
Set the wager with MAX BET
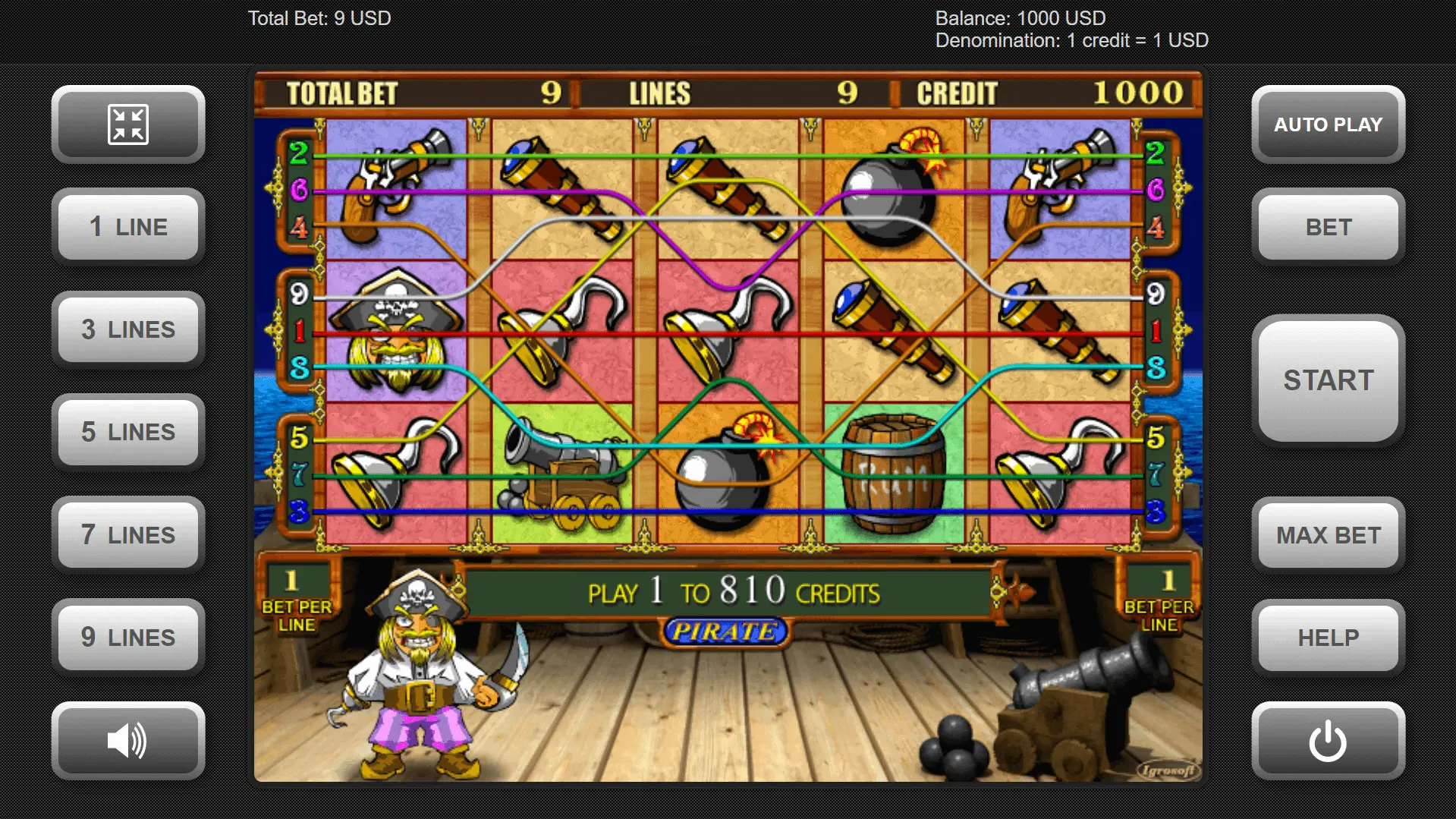pos(1328,535)
